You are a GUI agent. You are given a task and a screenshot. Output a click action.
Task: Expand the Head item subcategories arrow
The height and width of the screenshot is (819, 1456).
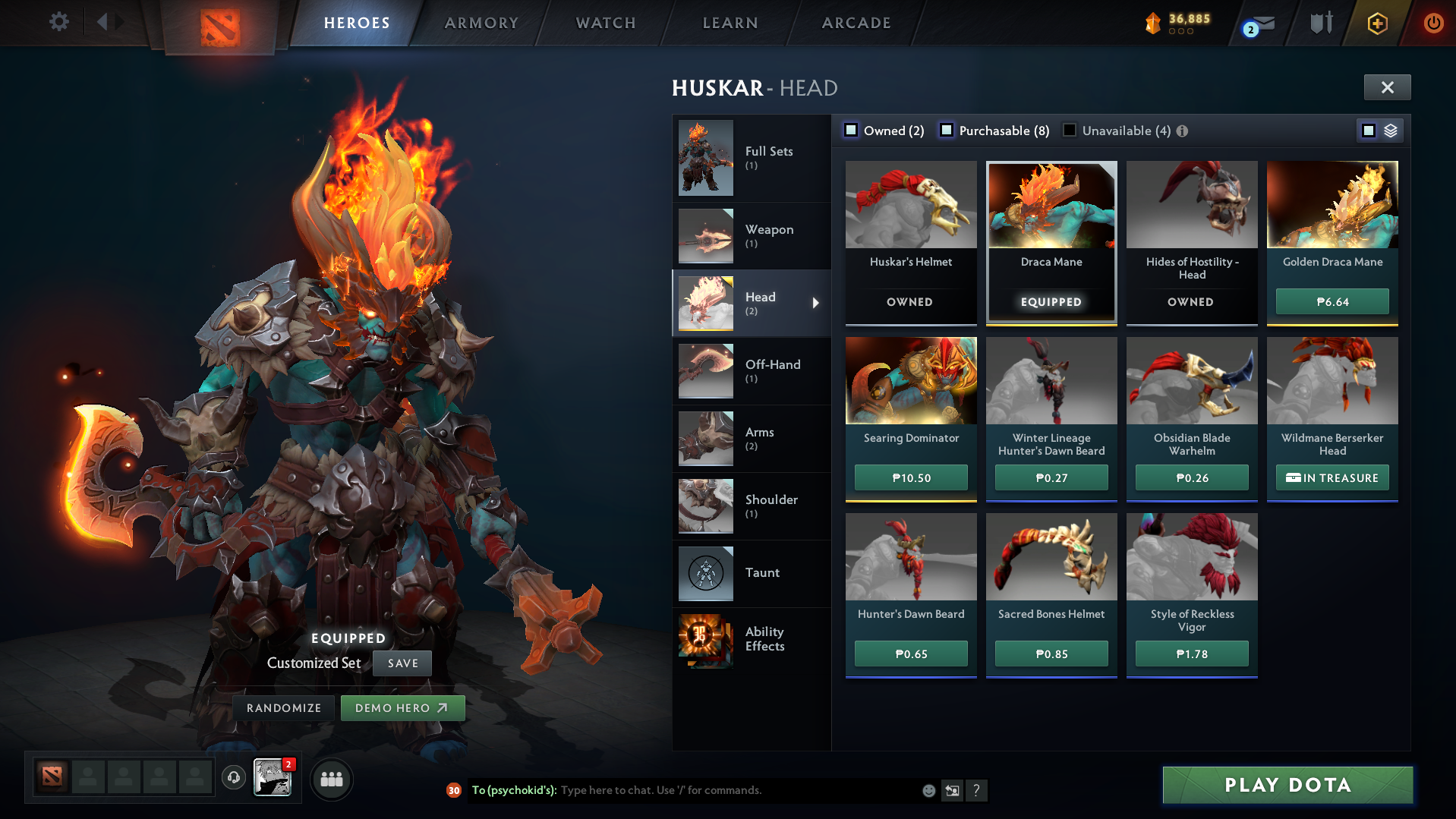[x=817, y=302]
